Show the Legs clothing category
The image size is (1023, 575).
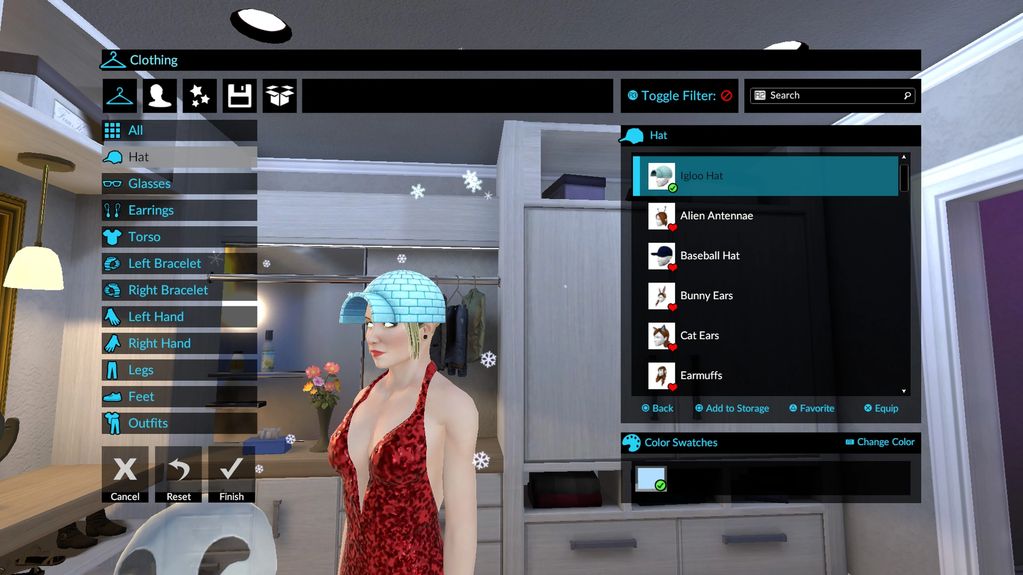pos(178,370)
